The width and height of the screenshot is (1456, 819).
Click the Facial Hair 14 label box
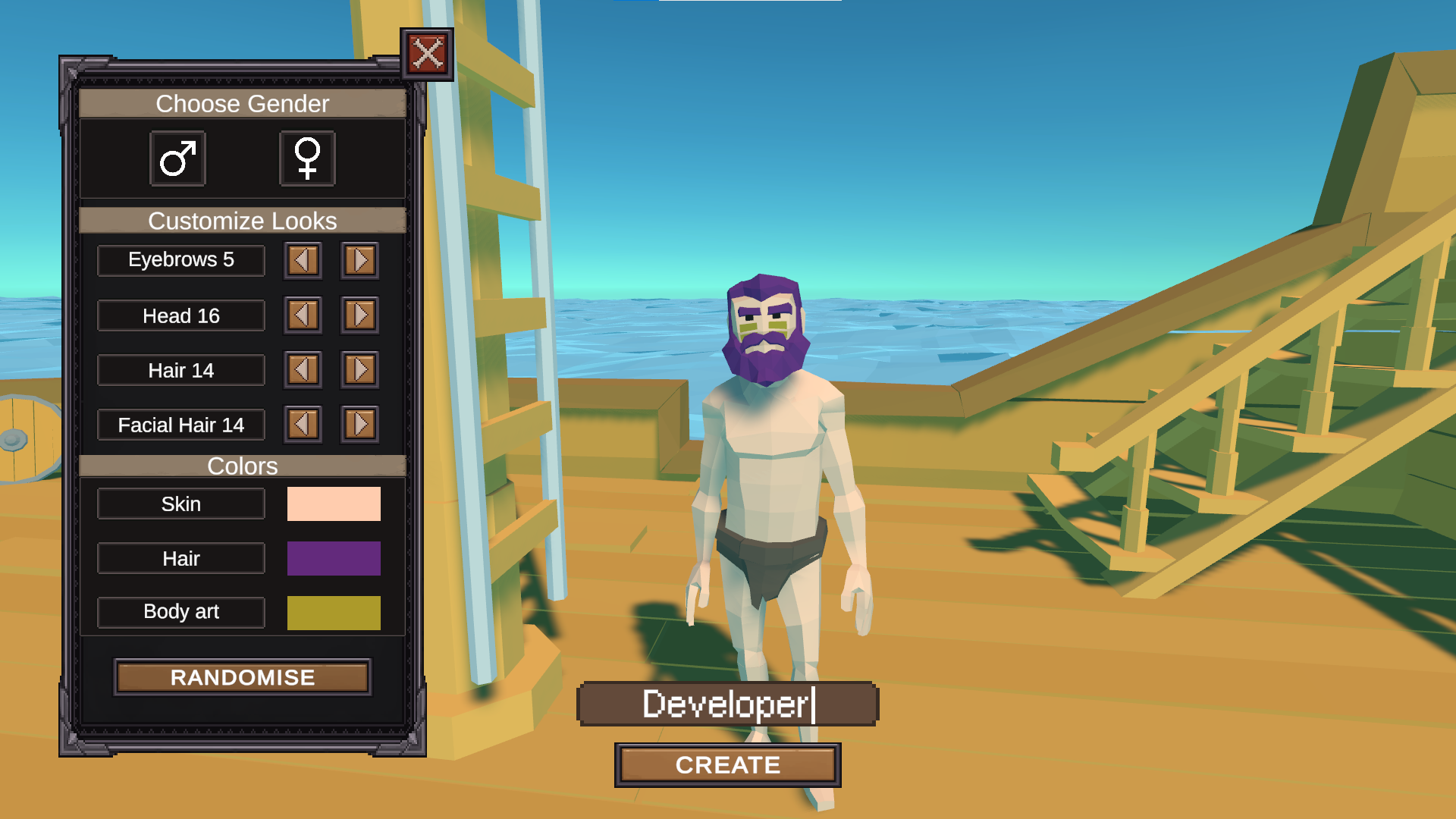tap(180, 425)
